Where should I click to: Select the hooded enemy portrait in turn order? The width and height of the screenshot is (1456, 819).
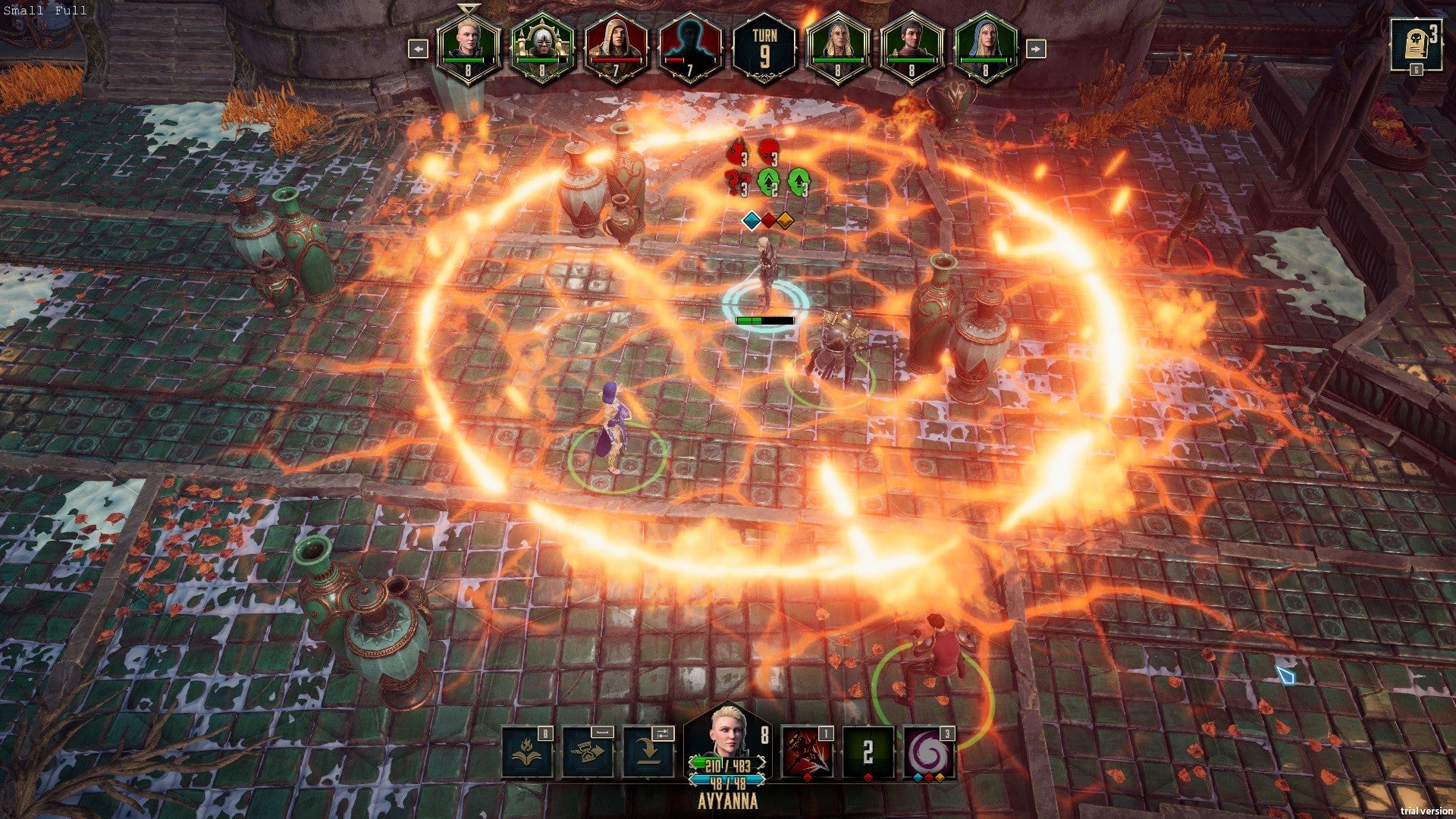point(616,47)
